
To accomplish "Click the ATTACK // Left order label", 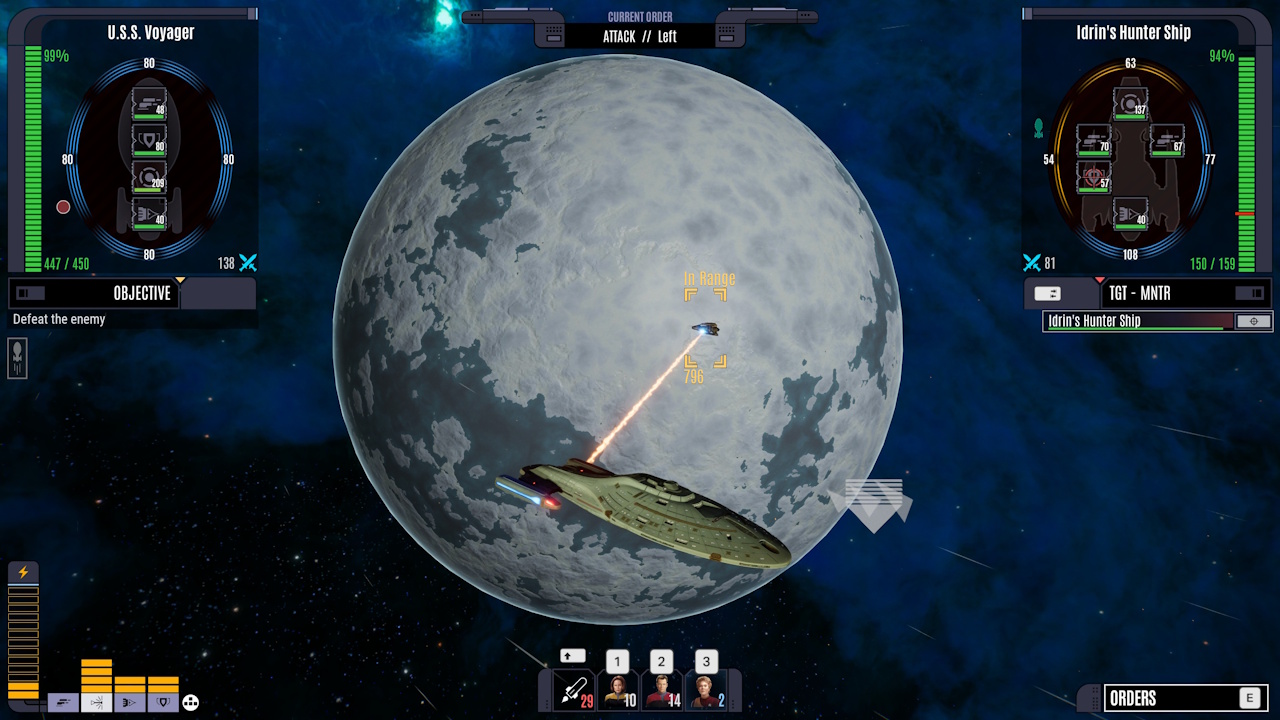I will (641, 36).
